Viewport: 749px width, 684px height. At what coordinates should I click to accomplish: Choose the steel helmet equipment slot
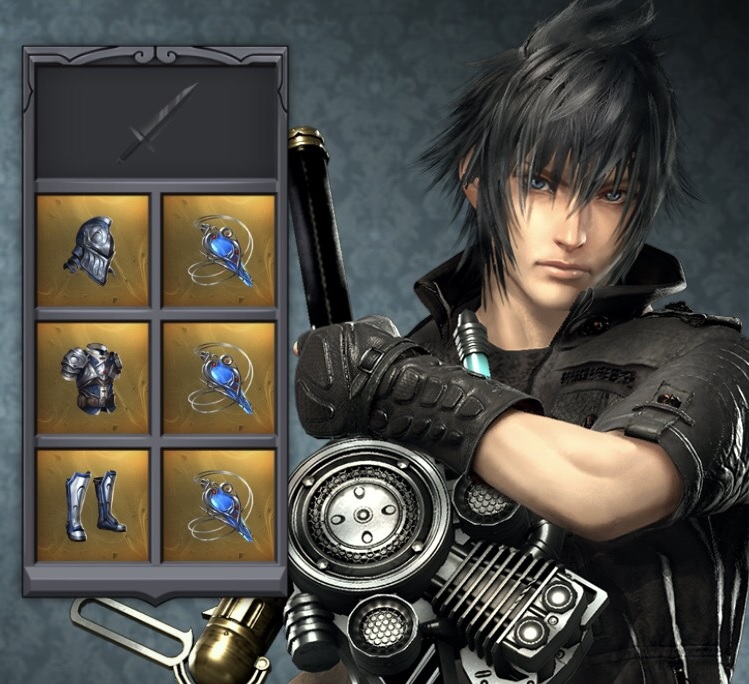[x=93, y=250]
